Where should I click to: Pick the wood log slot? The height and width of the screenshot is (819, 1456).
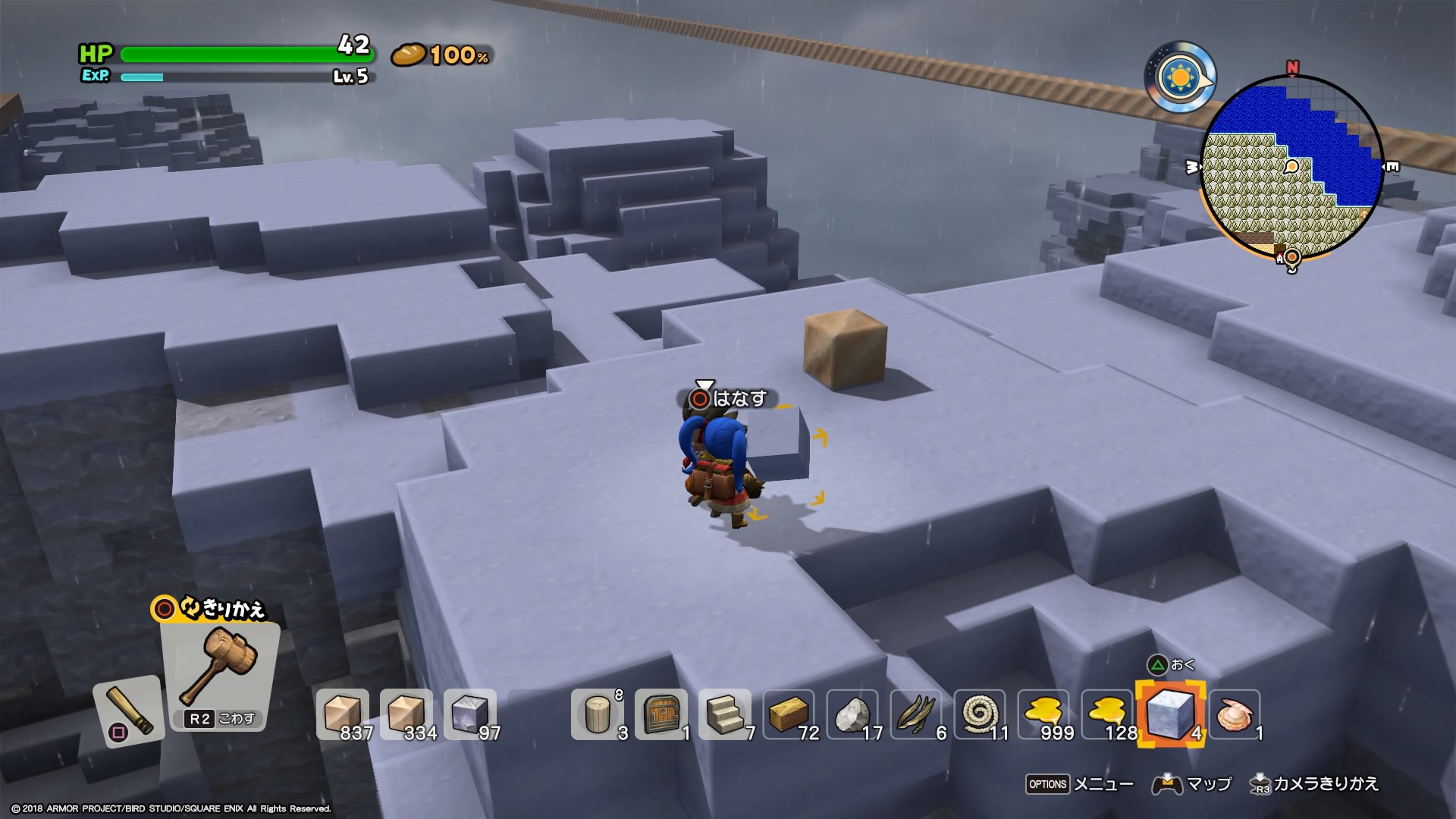(x=598, y=714)
